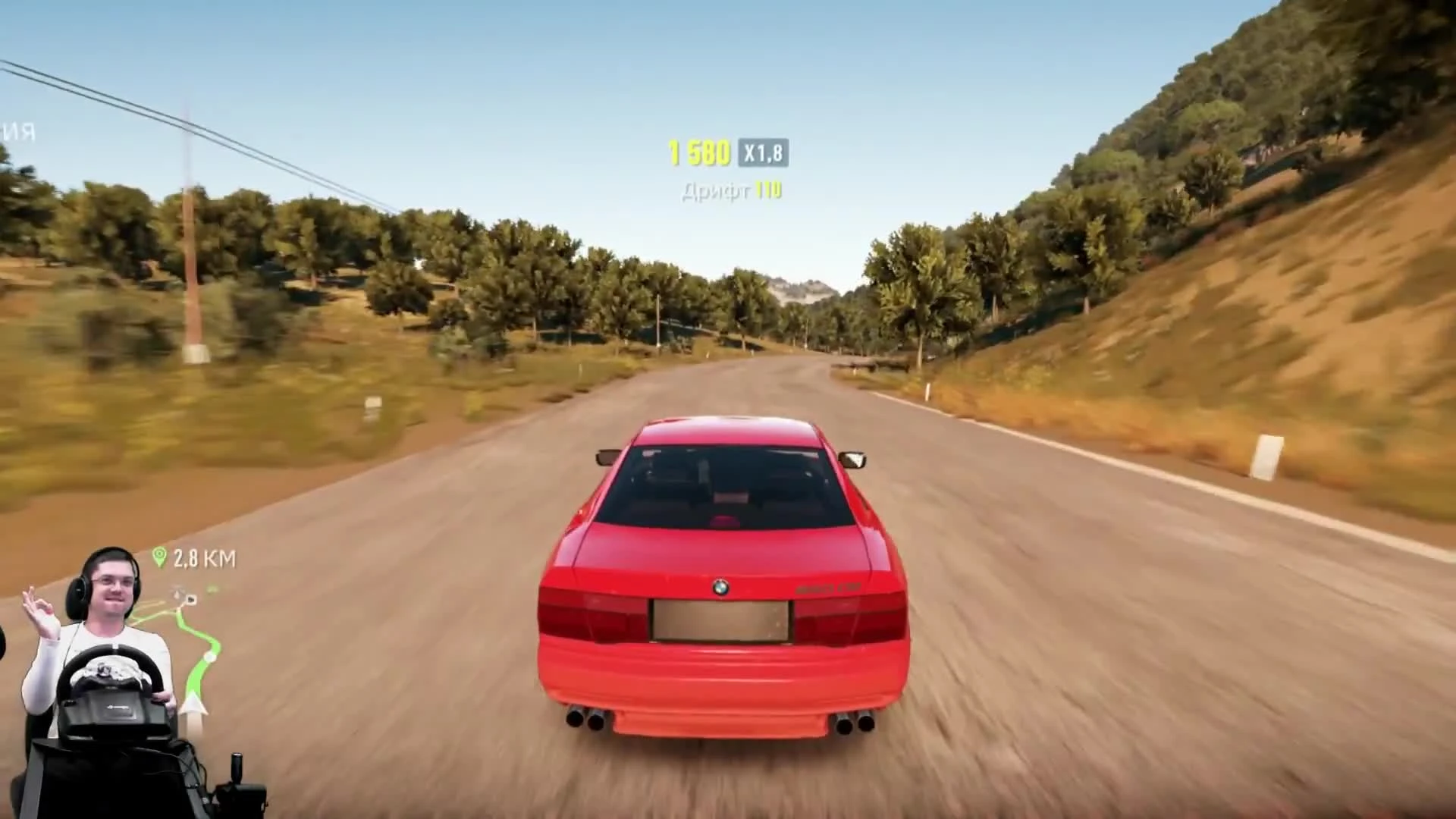Screen dimensions: 1456x819
Task: Click the 2,8 KM distance readout
Action: 202,558
